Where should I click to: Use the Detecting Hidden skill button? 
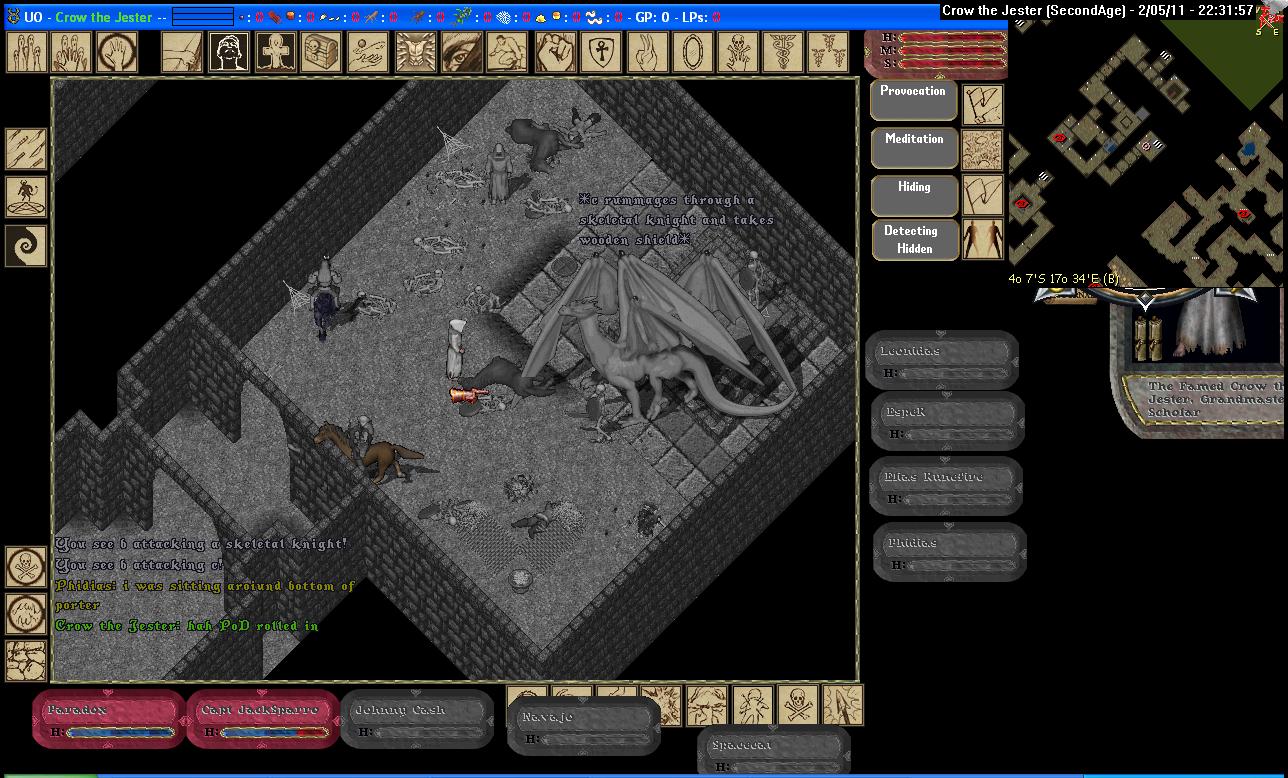pos(912,240)
